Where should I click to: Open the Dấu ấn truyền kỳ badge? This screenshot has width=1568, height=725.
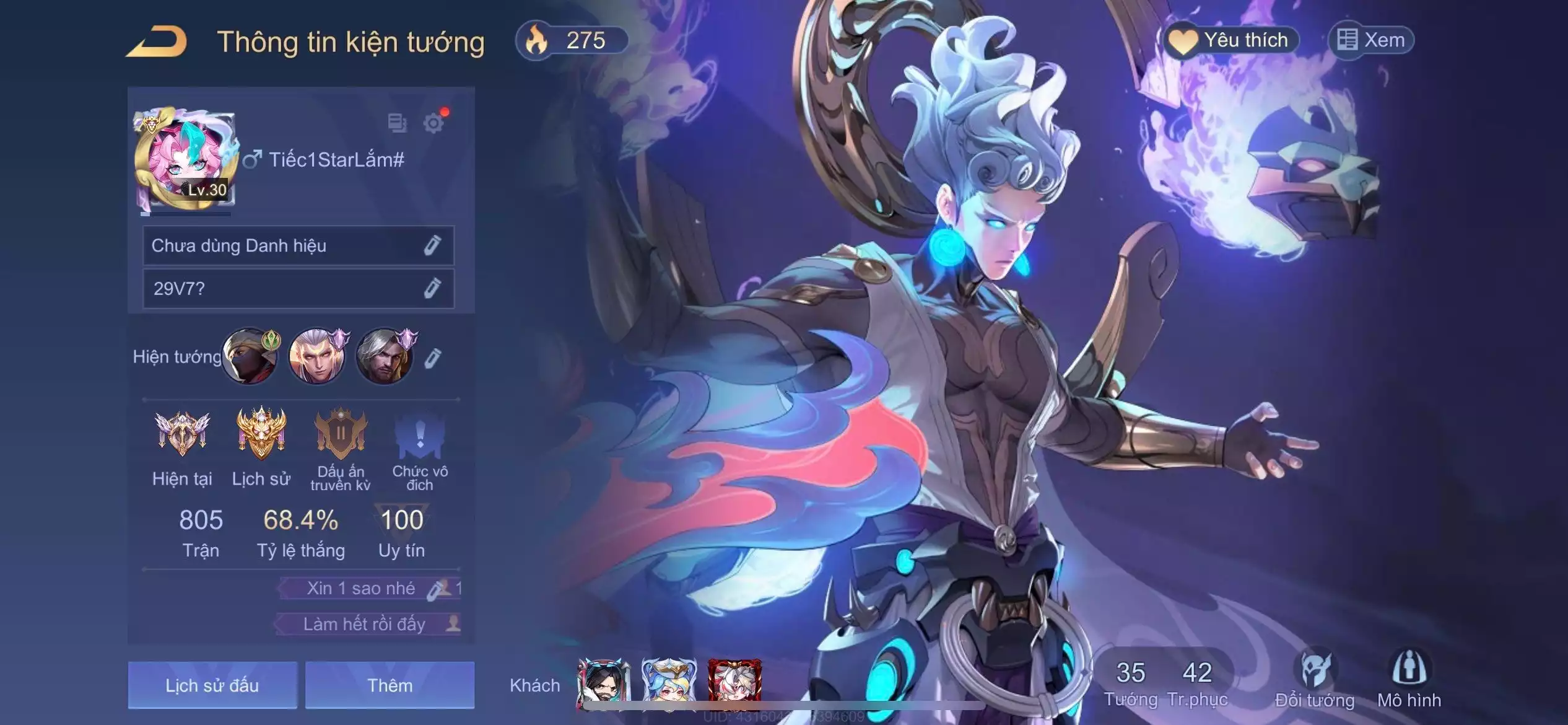coord(341,434)
